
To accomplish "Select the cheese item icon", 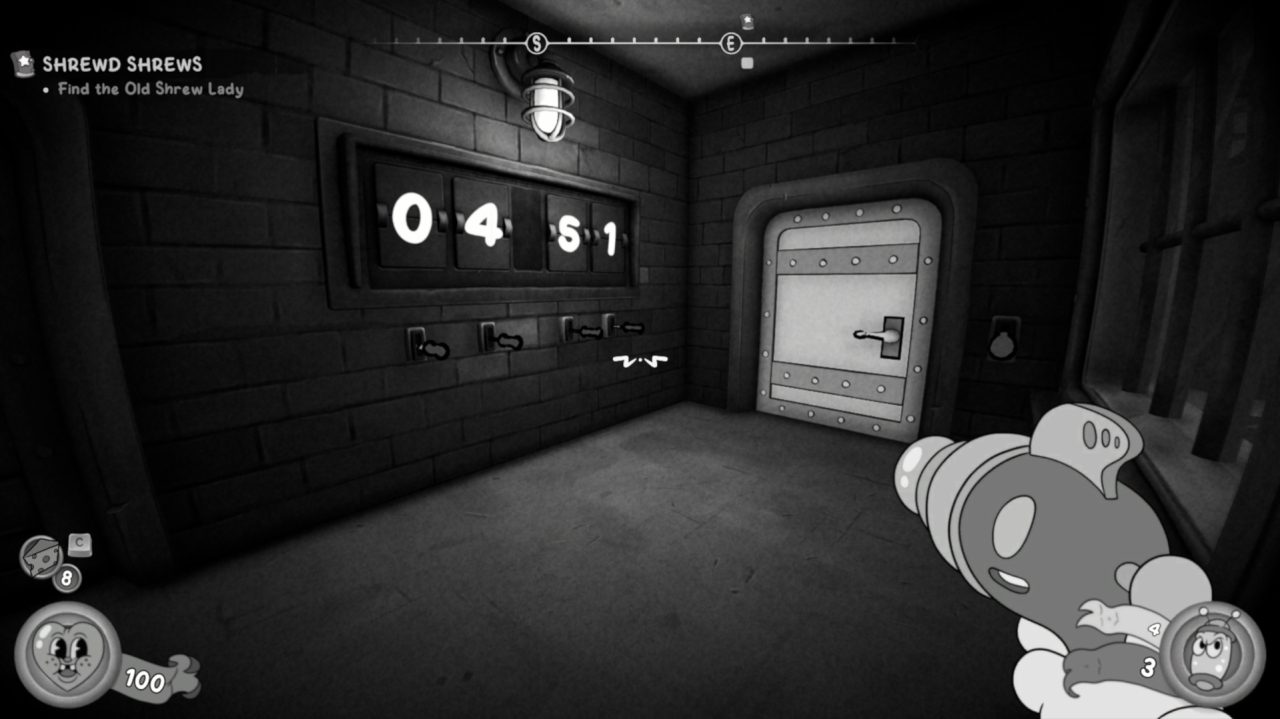I will [41, 557].
